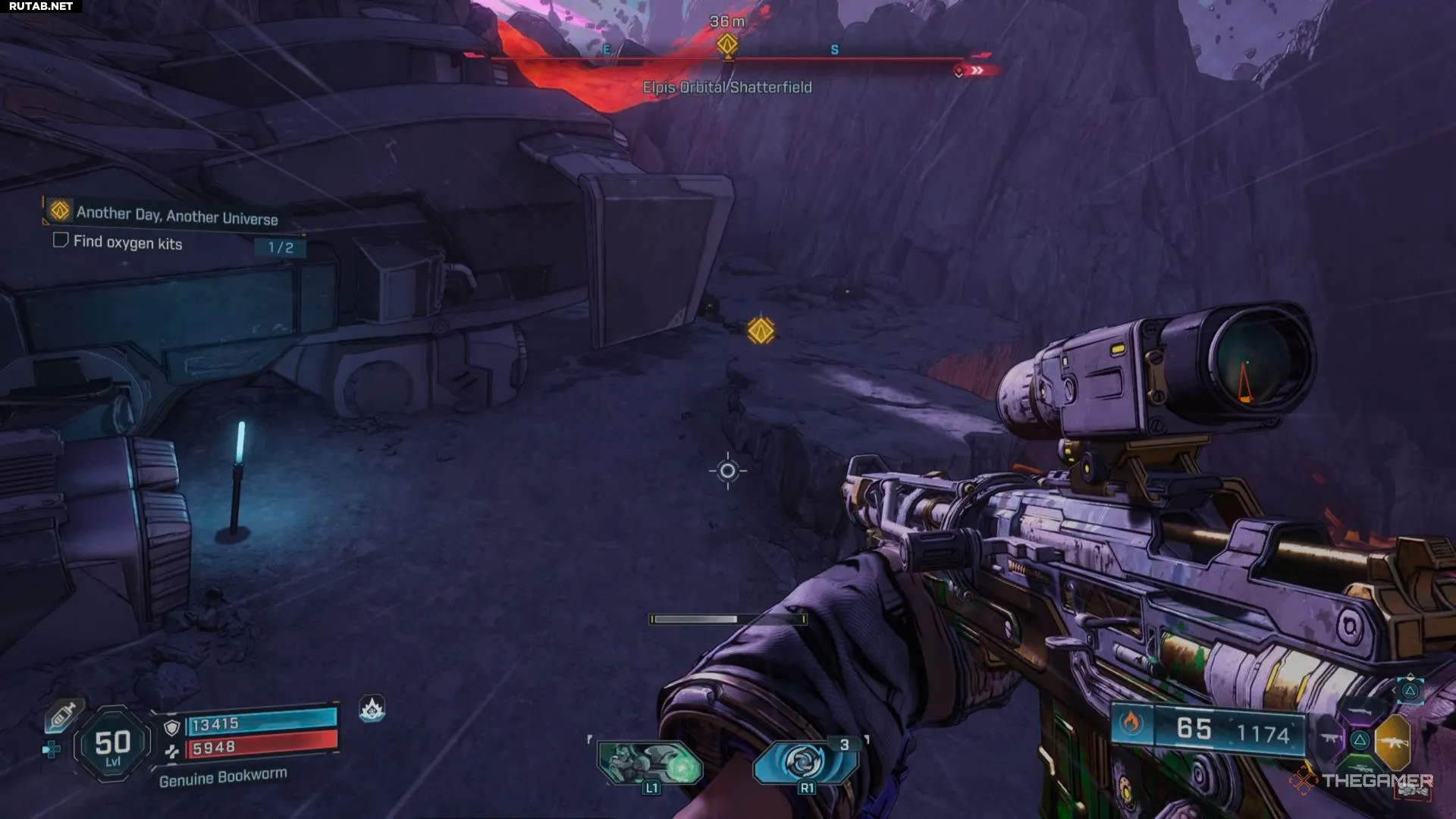
Task: Use the syringe repkit icon
Action: click(x=64, y=714)
